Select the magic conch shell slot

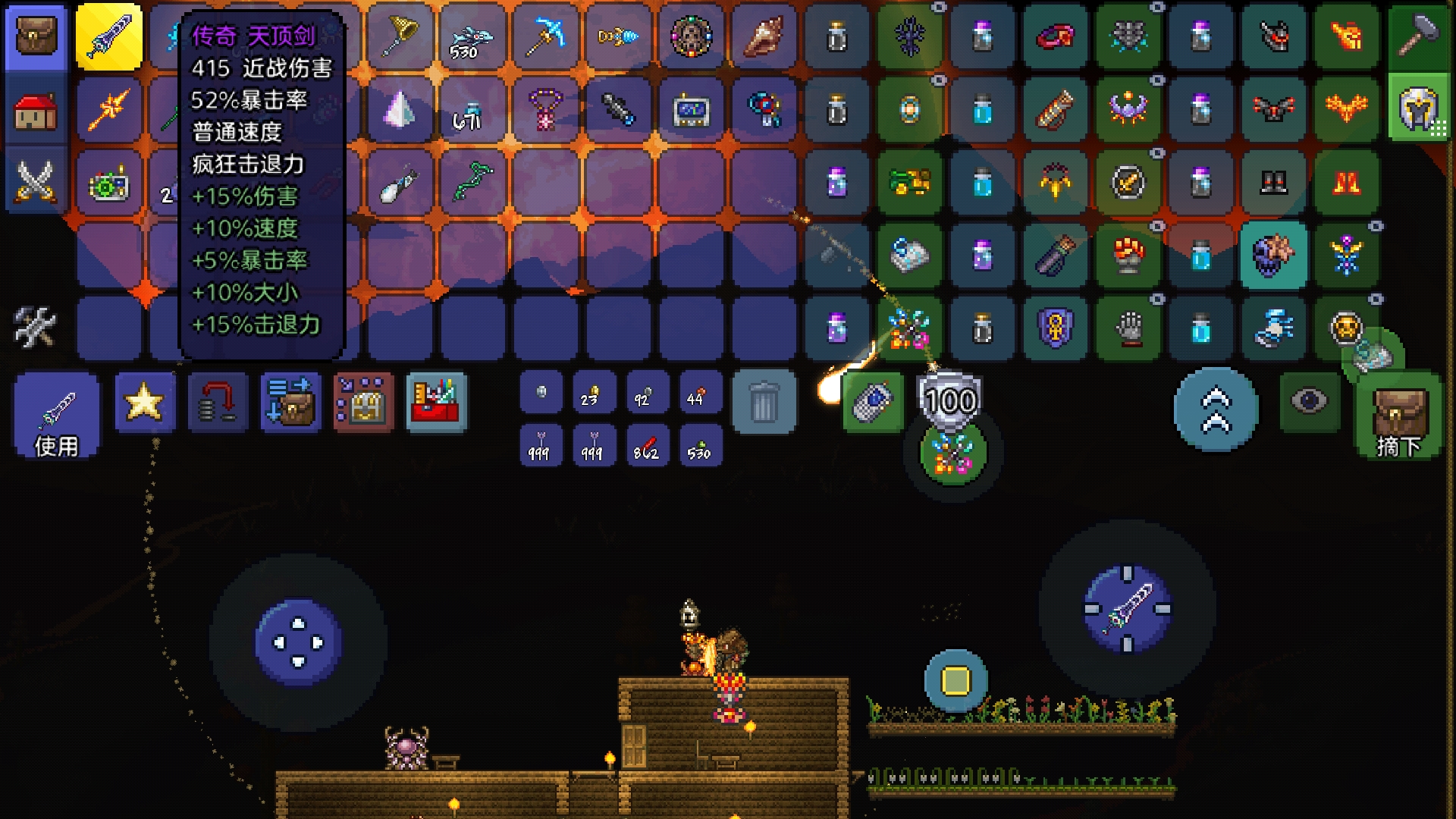pos(764,36)
